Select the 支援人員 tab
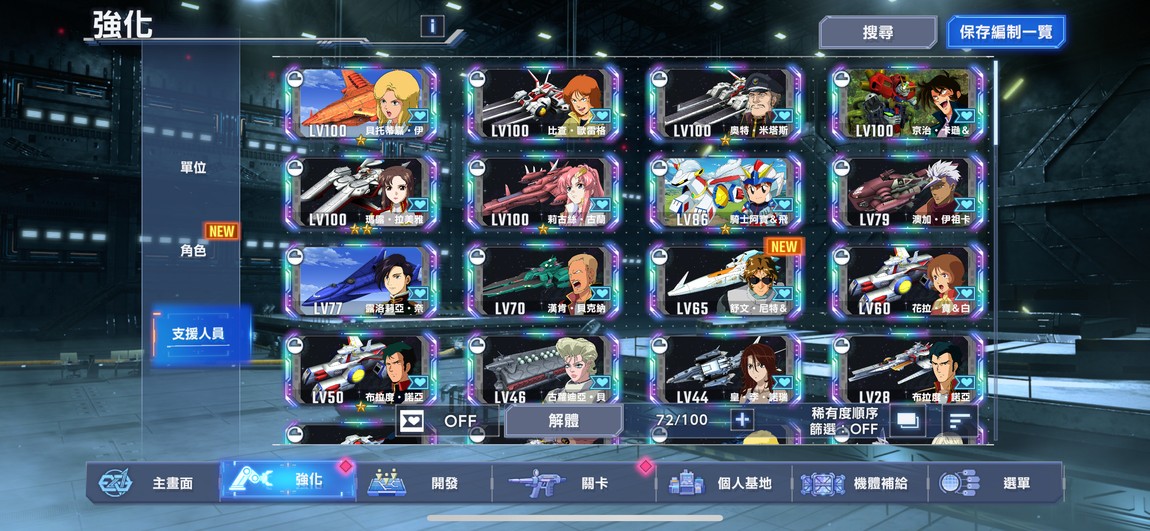 pyautogui.click(x=197, y=334)
